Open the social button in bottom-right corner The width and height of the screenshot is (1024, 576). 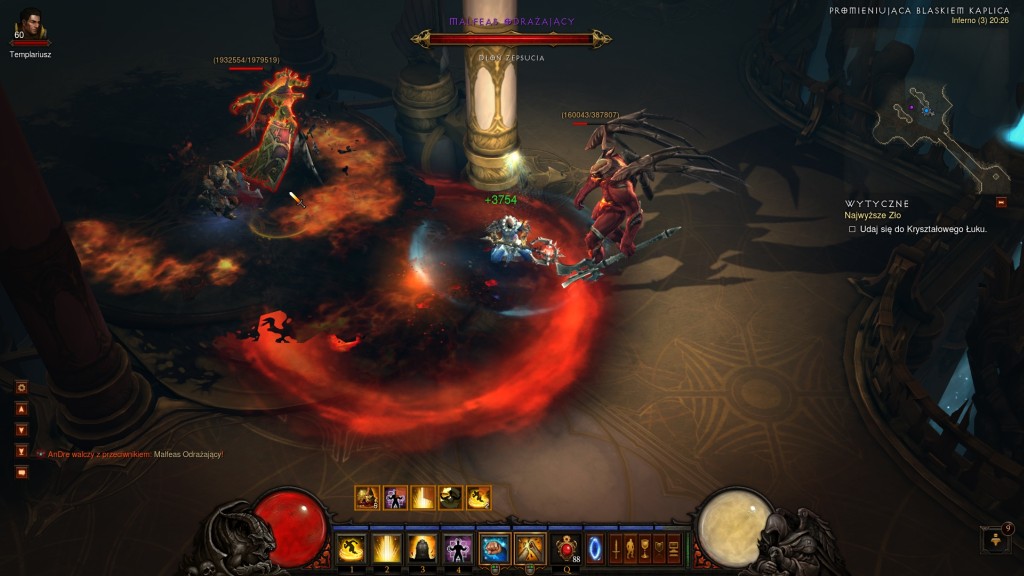coord(998,540)
